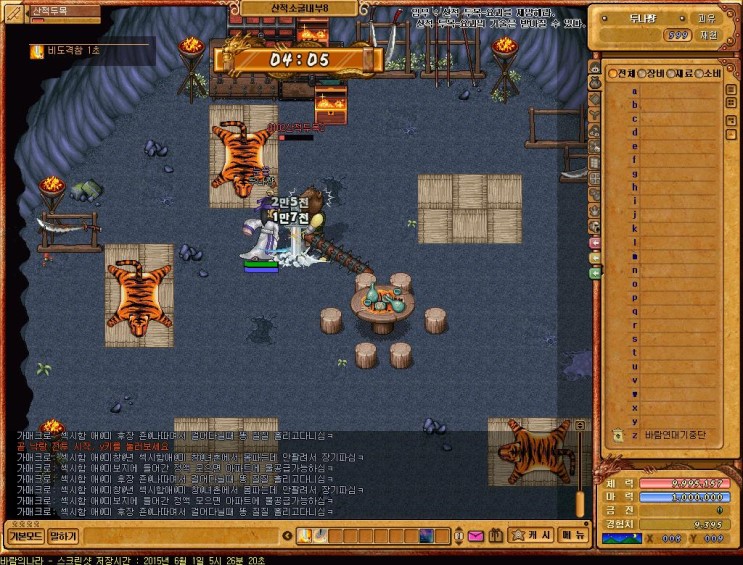Click the pink arrow side tab
The width and height of the screenshot is (743, 565).
click(x=595, y=243)
